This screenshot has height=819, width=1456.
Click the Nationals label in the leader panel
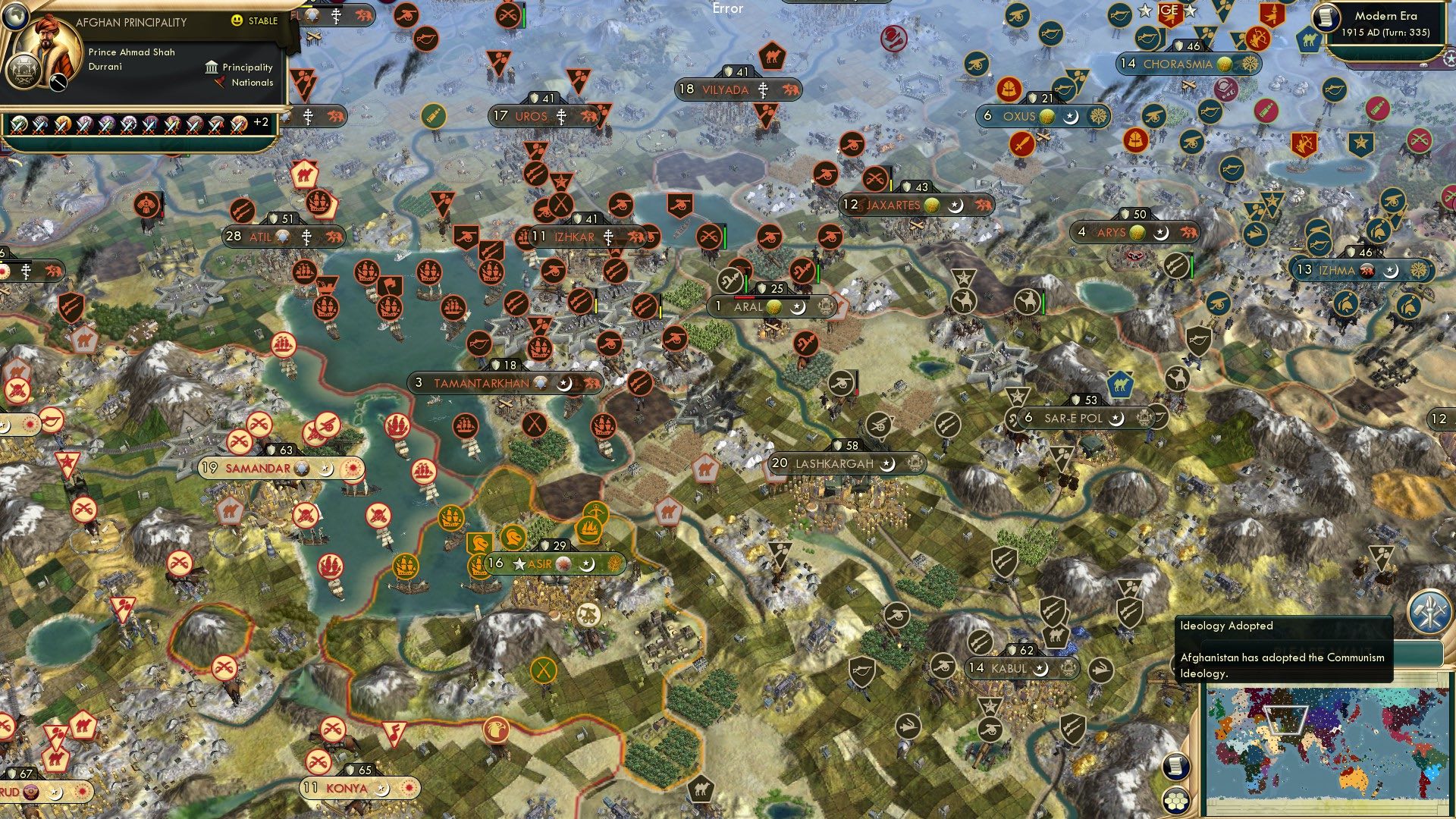coord(251,83)
